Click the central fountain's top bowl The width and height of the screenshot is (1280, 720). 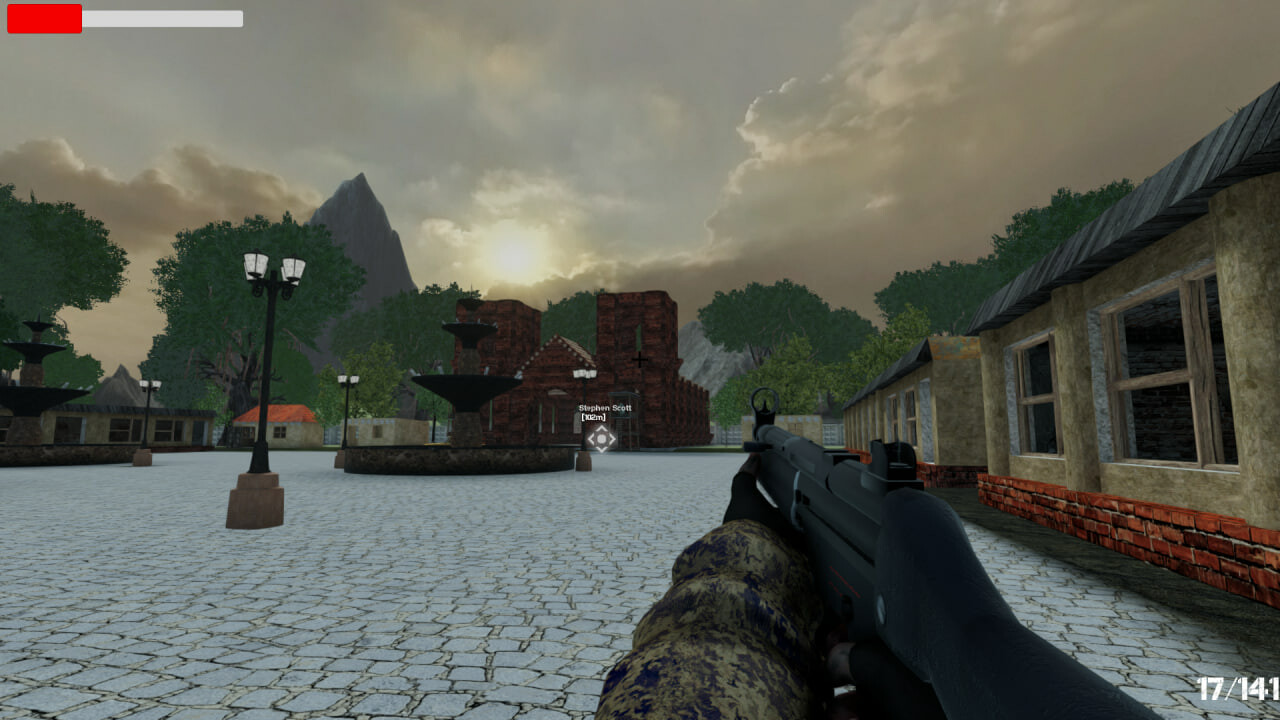tap(471, 328)
